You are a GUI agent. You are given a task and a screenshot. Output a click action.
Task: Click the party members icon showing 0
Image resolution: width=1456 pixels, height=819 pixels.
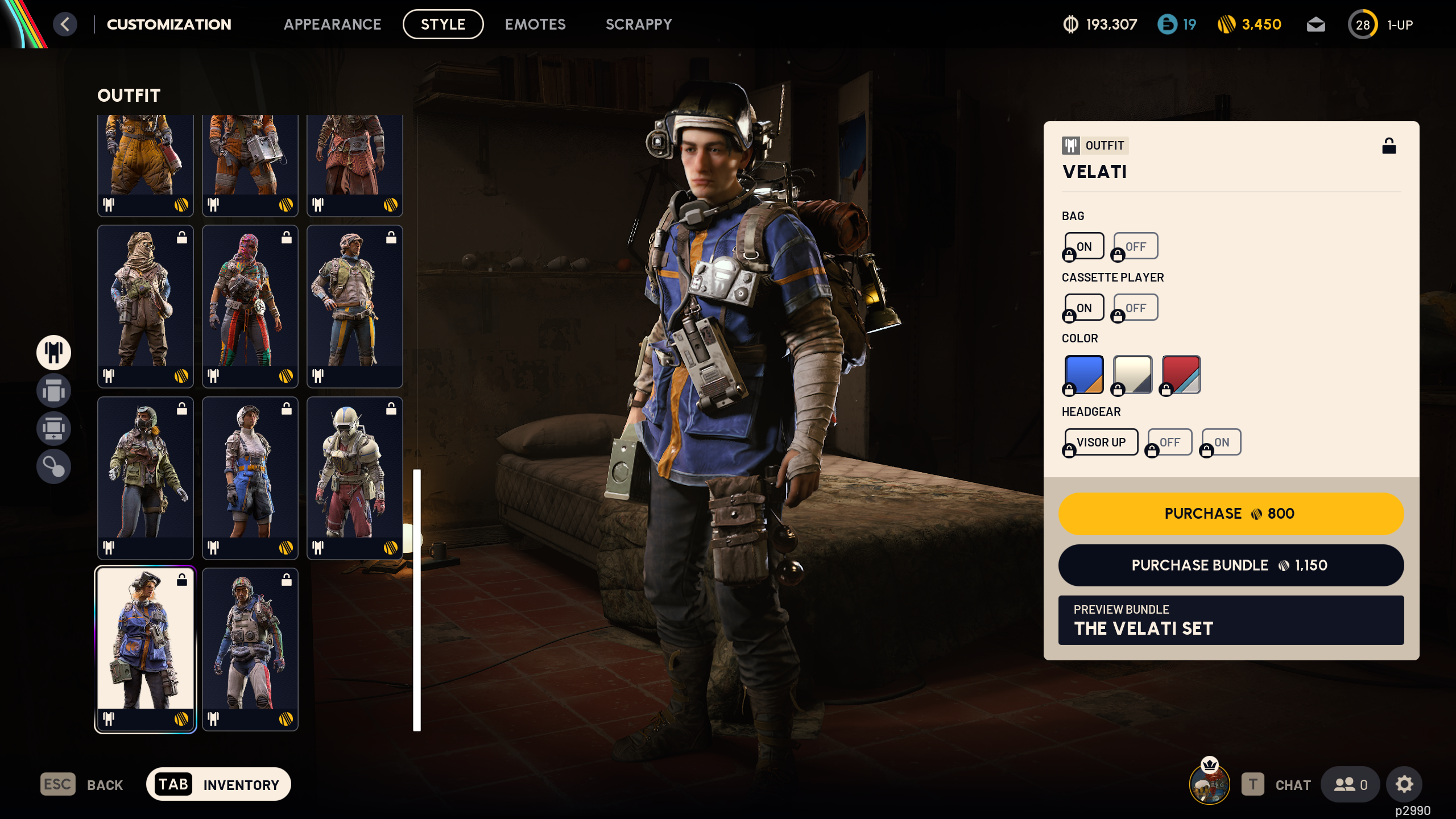click(x=1350, y=784)
